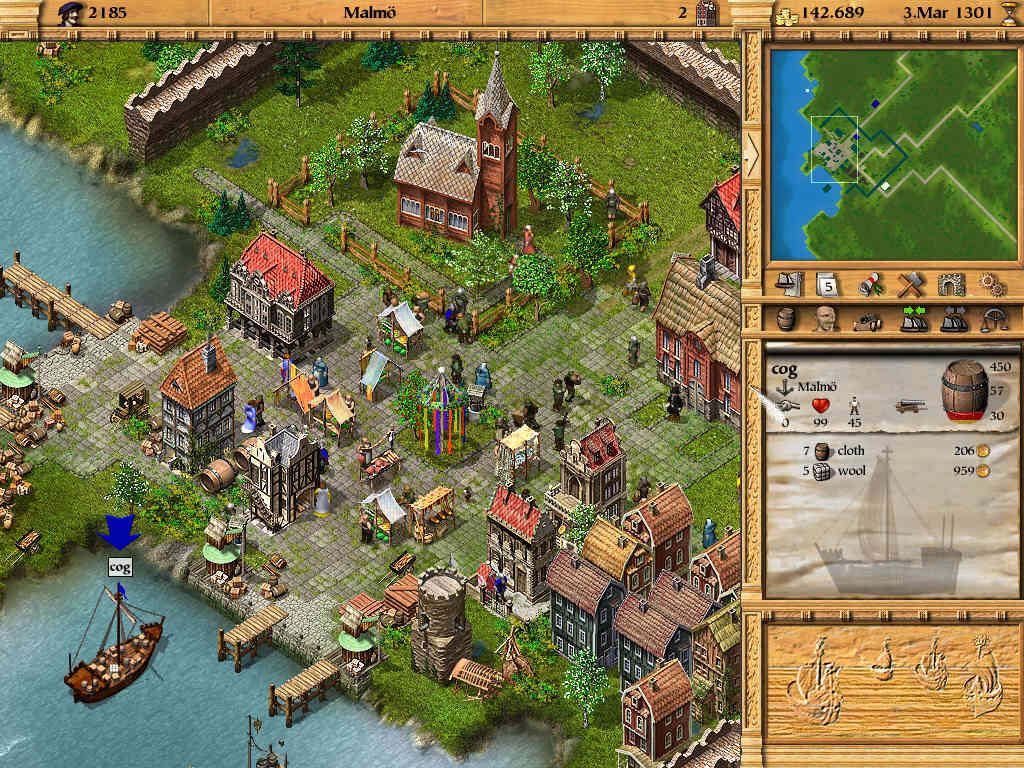The image size is (1024, 768).
Task: Click the minimap of Malmö
Action: (892, 151)
